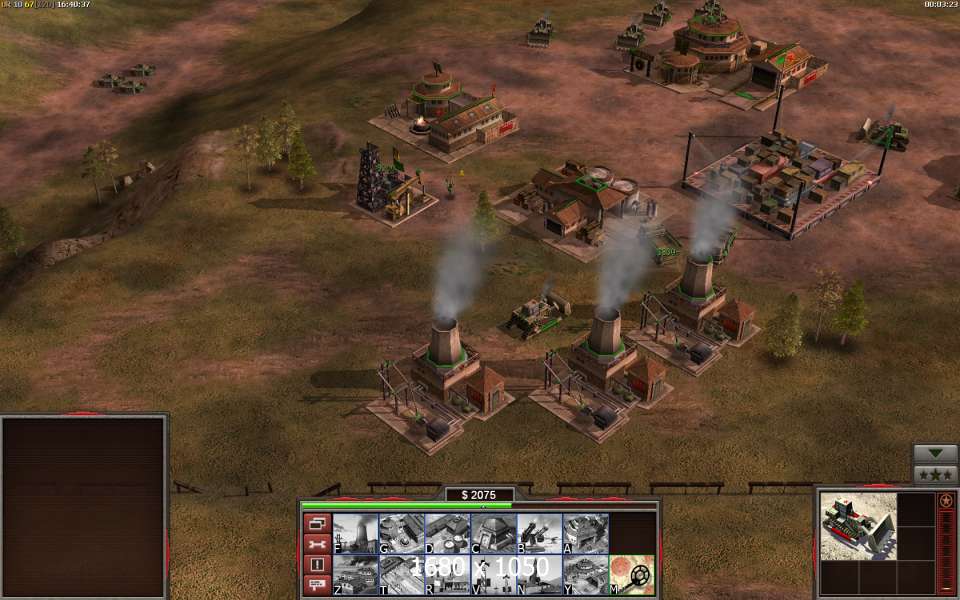The height and width of the screenshot is (600, 960).
Task: Open the three-star Generals powers button
Action: pos(935,475)
